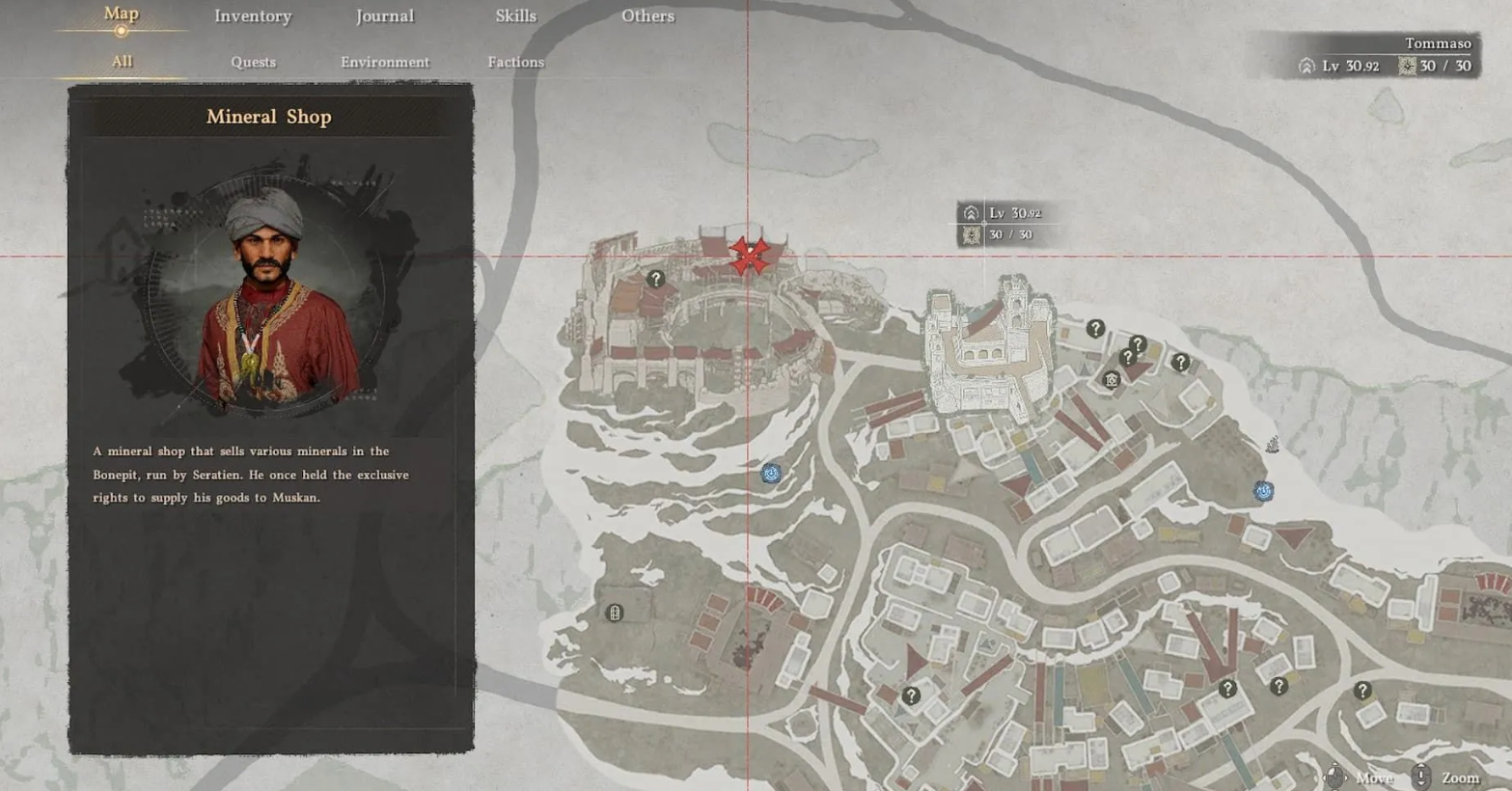The width and height of the screenshot is (1512, 791).
Task: Open the Others tab
Action: [647, 16]
